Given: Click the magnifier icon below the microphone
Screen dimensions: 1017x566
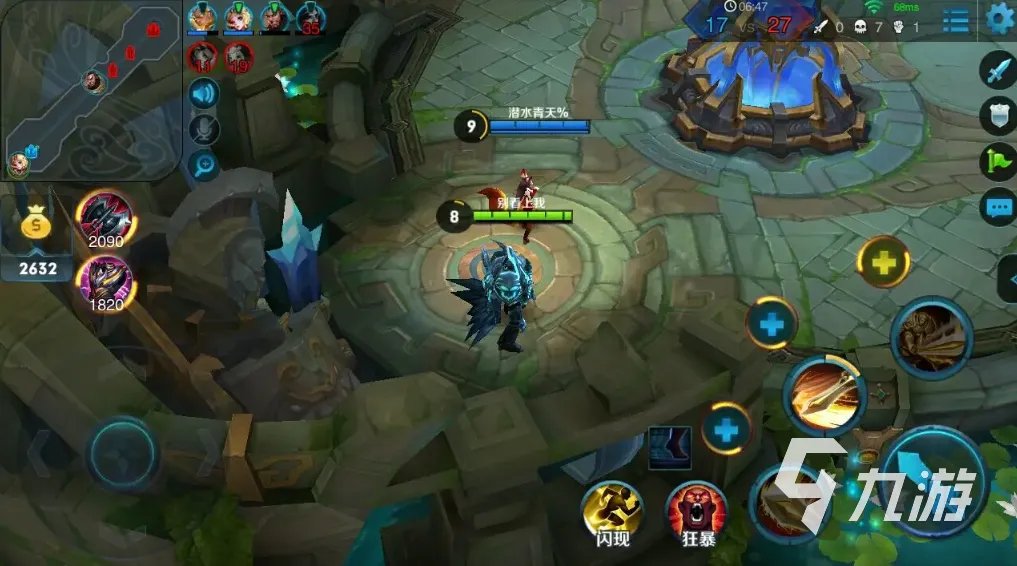Looking at the screenshot, I should pos(204,165).
